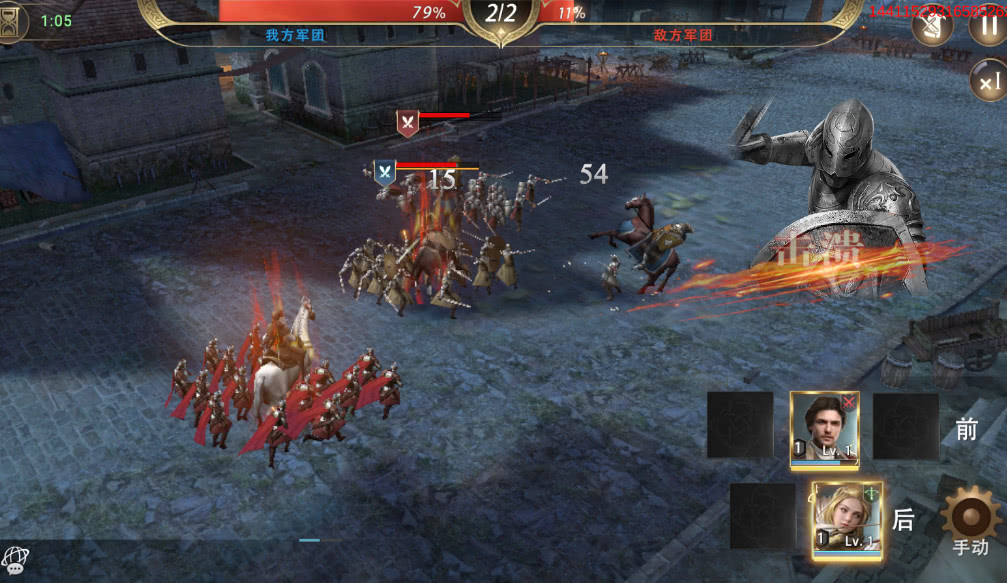
Task: Toggle the 手动 manual mode gear
Action: [969, 521]
